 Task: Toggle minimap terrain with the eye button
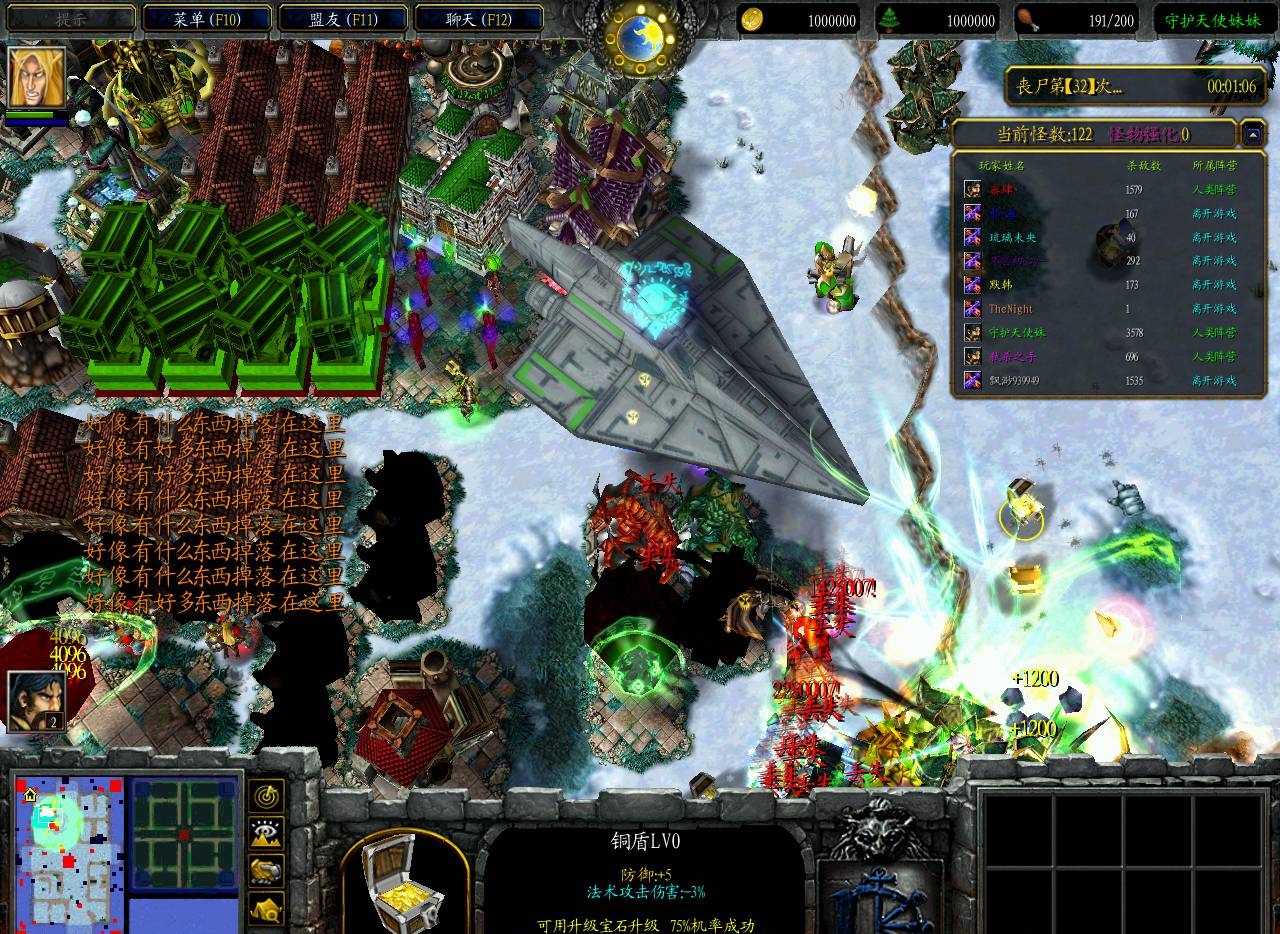click(267, 833)
